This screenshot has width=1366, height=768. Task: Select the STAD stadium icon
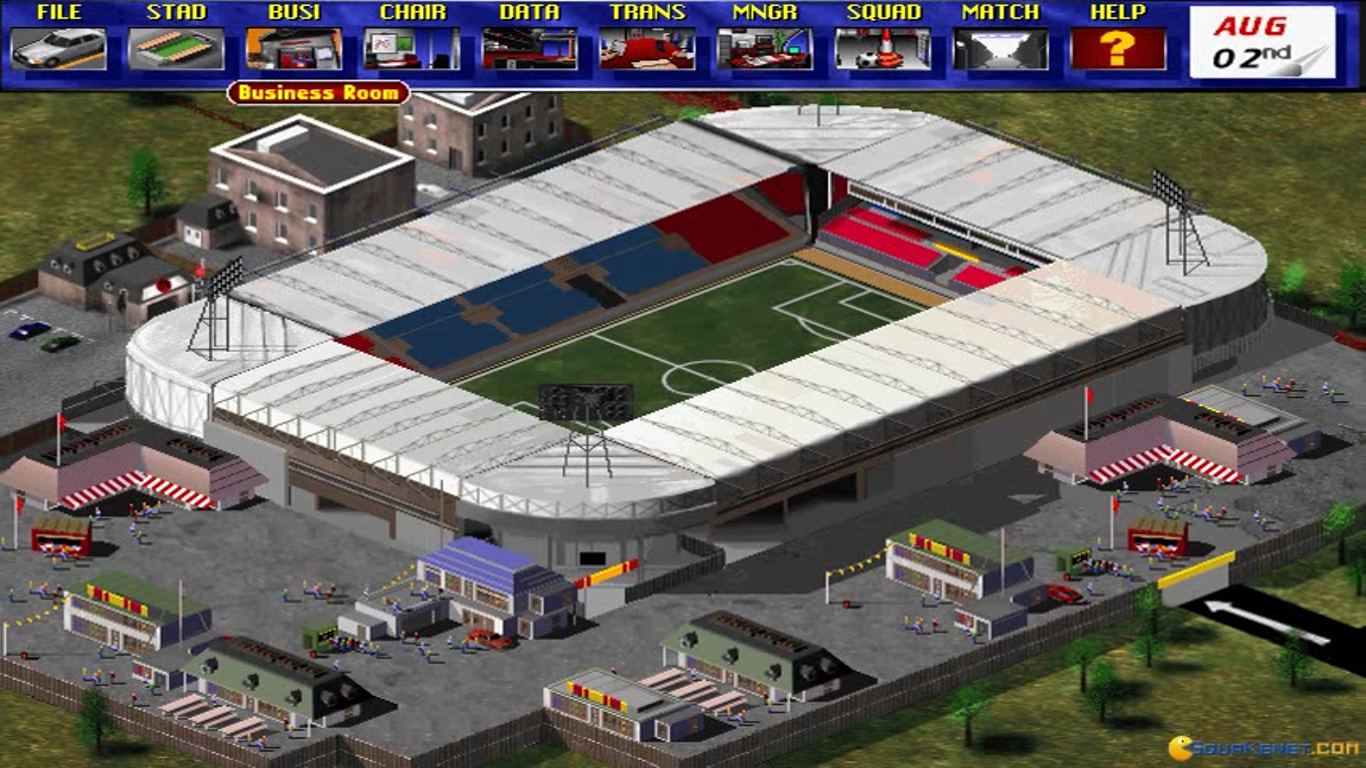coord(176,48)
